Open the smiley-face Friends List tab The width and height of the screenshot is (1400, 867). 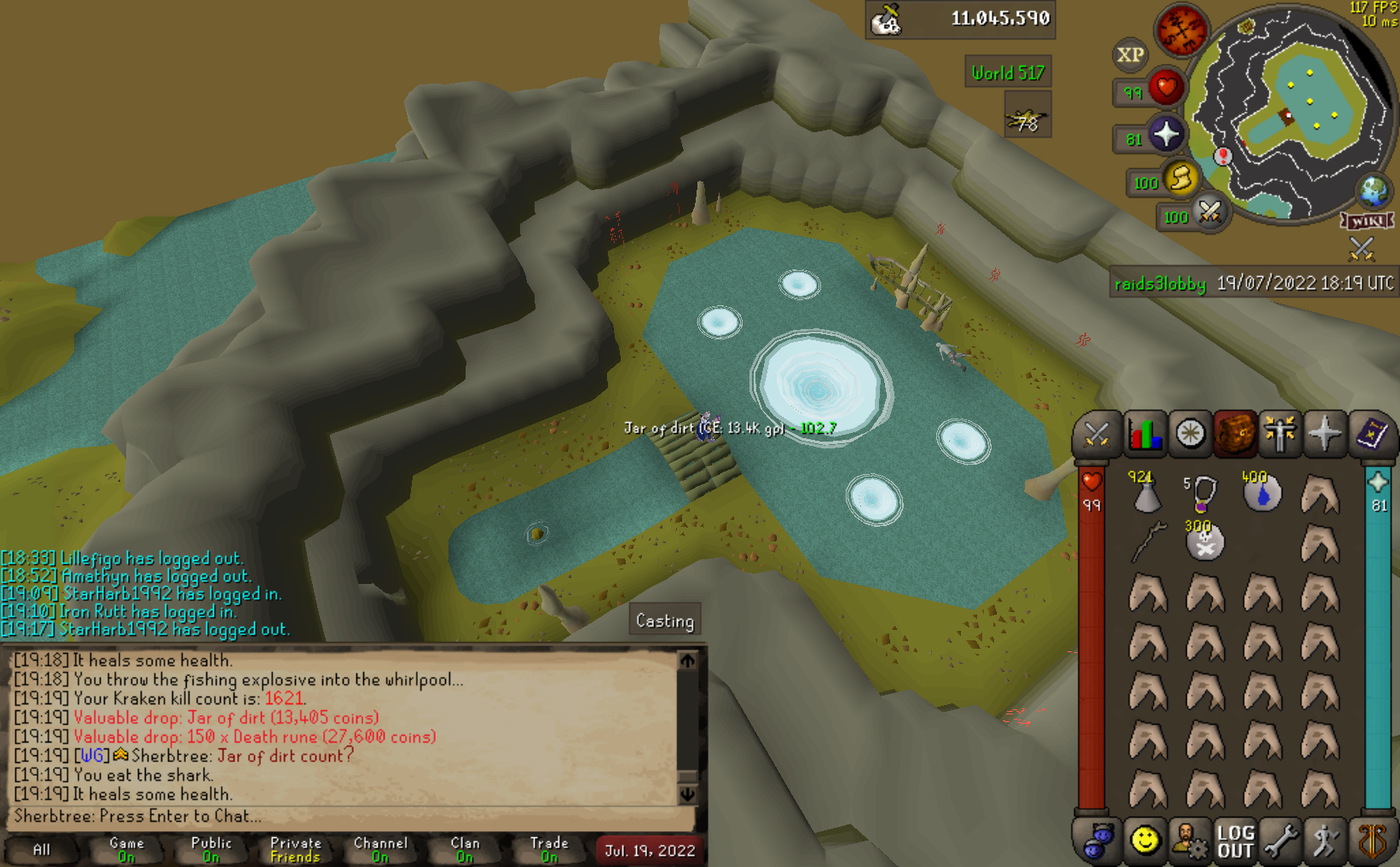pyautogui.click(x=1144, y=841)
